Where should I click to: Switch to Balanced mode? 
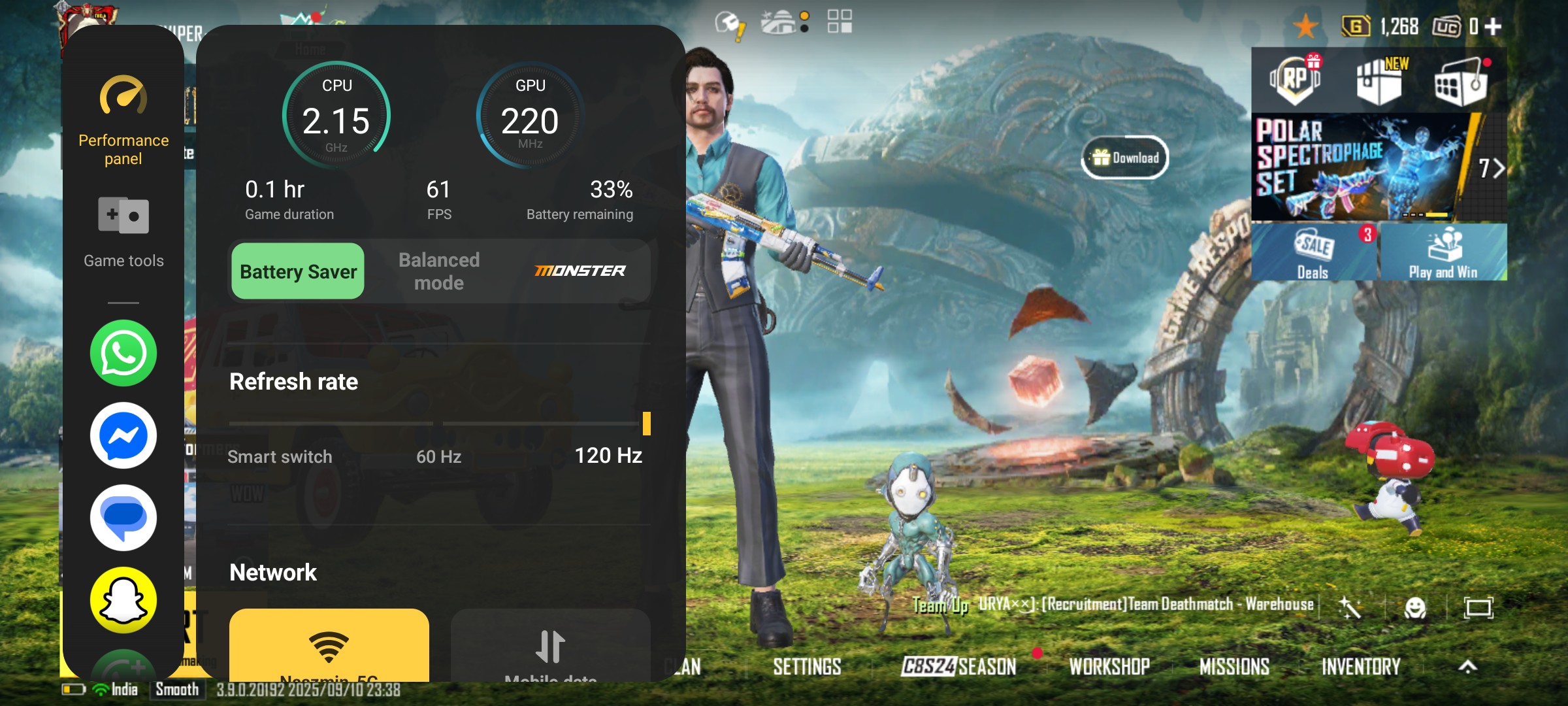439,271
